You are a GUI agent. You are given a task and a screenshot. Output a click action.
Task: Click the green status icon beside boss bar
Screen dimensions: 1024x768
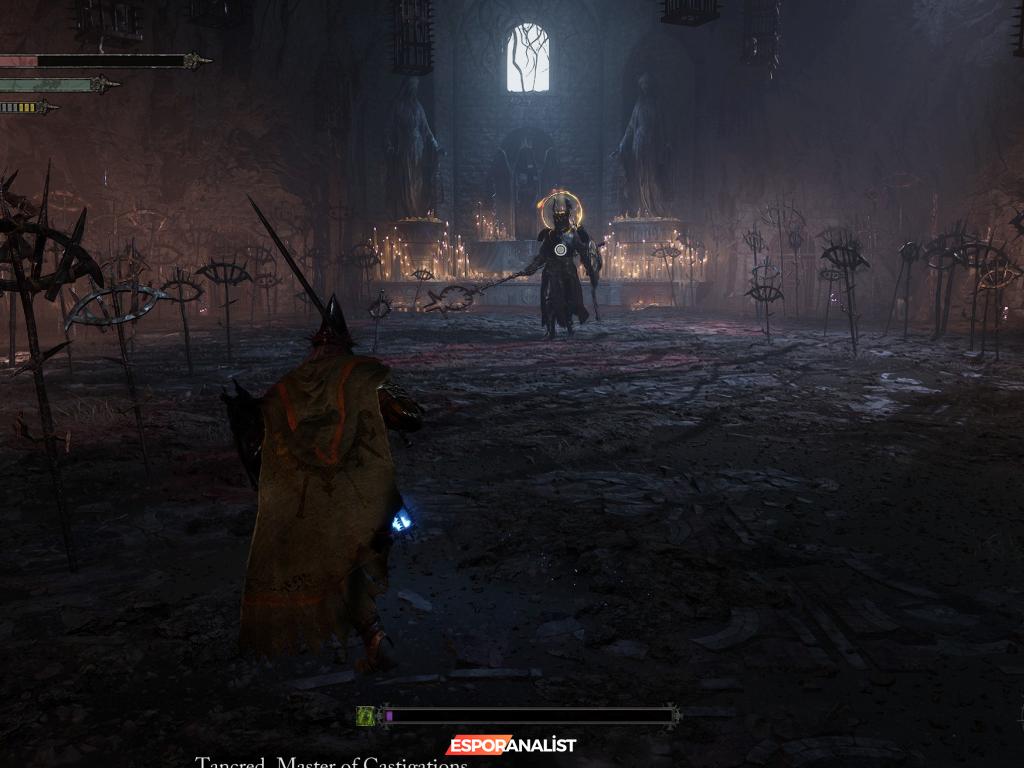pos(366,715)
